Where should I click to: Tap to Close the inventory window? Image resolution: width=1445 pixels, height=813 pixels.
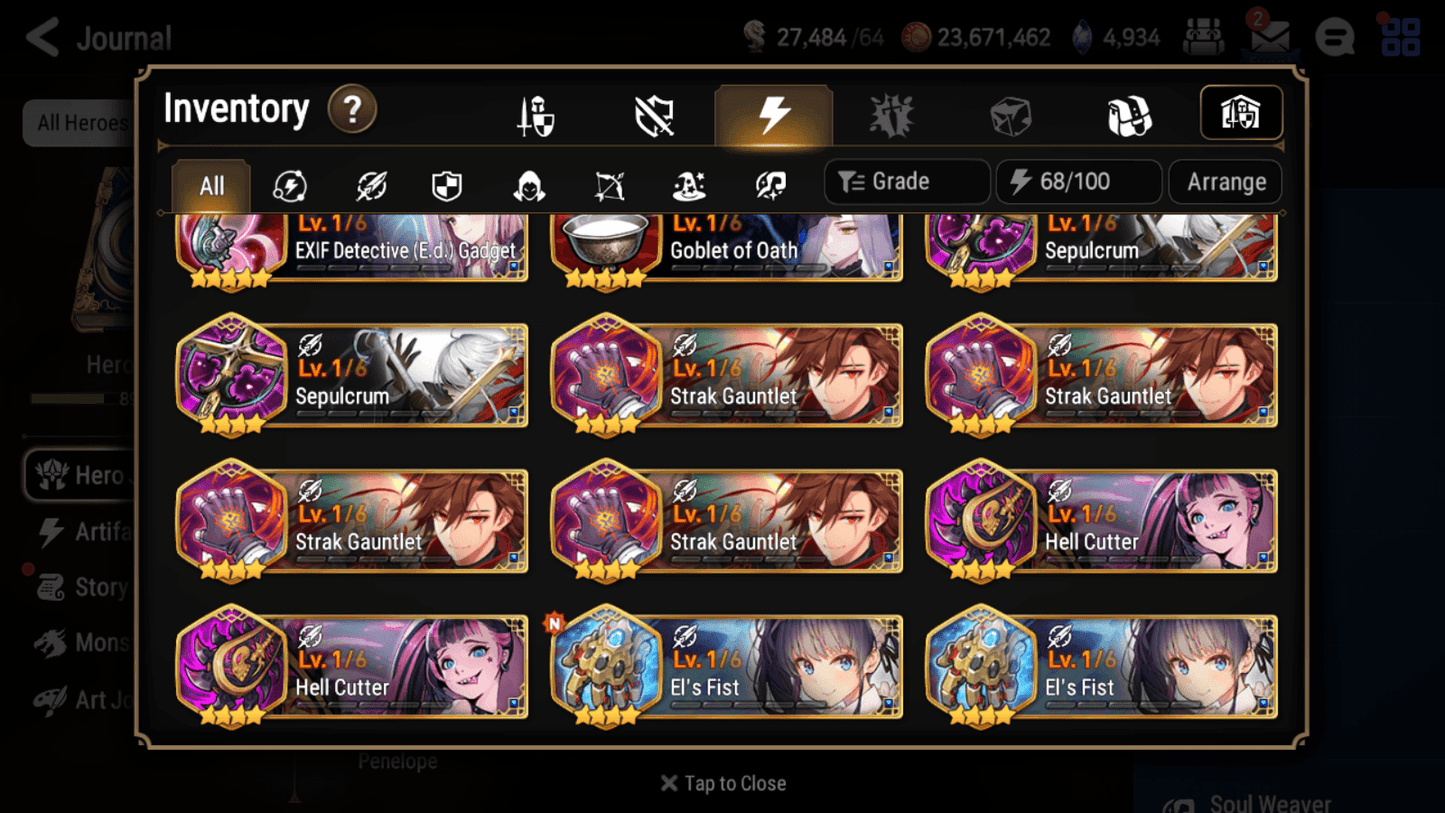point(722,783)
